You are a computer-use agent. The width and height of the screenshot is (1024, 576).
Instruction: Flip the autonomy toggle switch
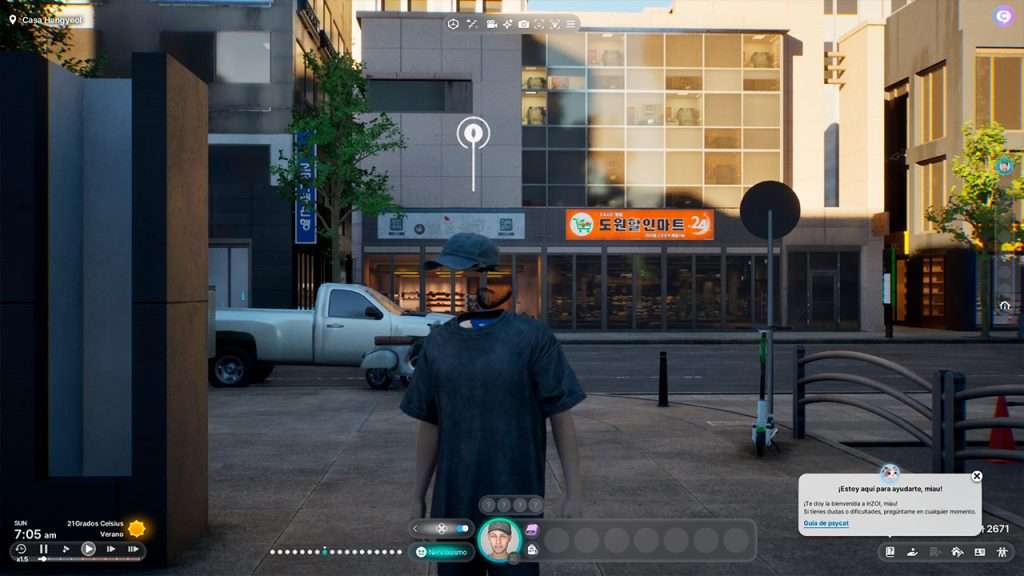point(462,528)
